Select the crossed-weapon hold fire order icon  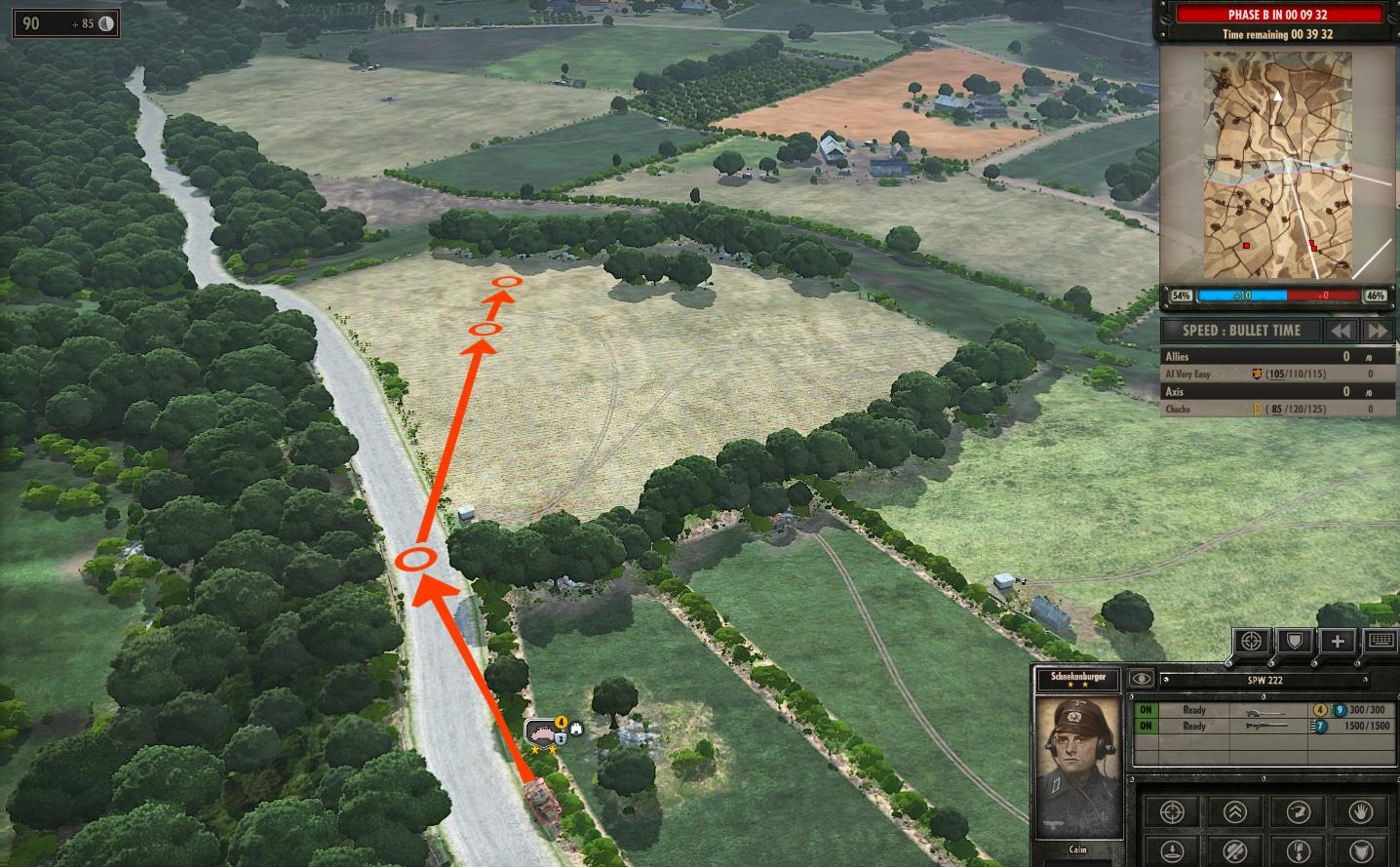coord(1236,849)
